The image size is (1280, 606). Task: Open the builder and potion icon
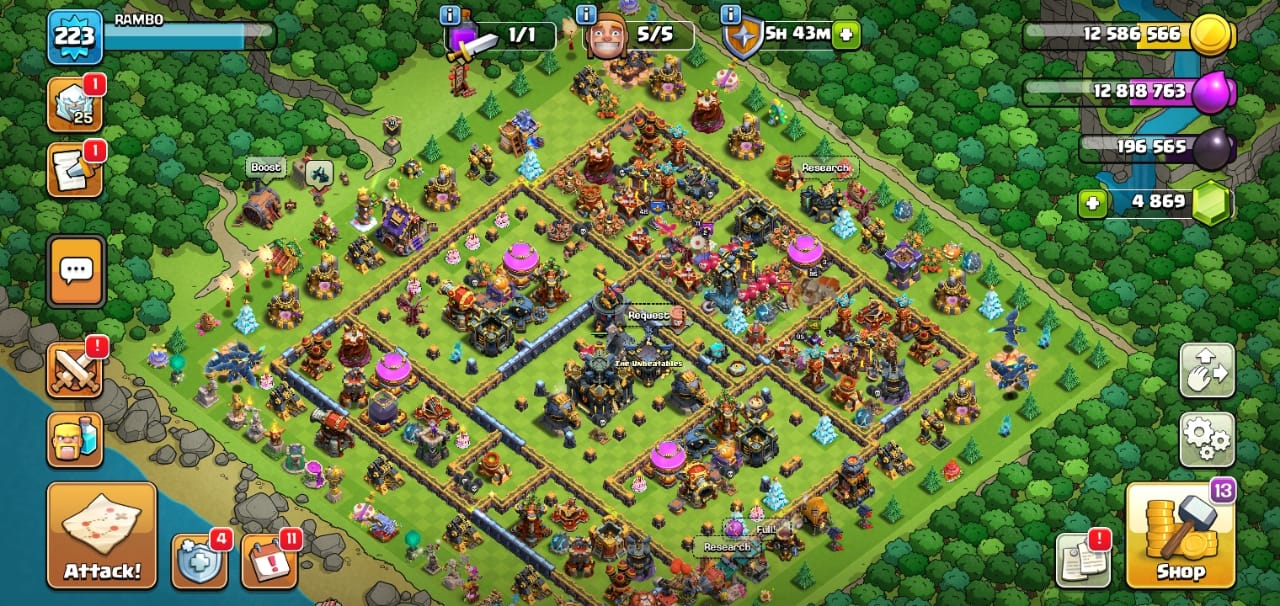[x=75, y=441]
